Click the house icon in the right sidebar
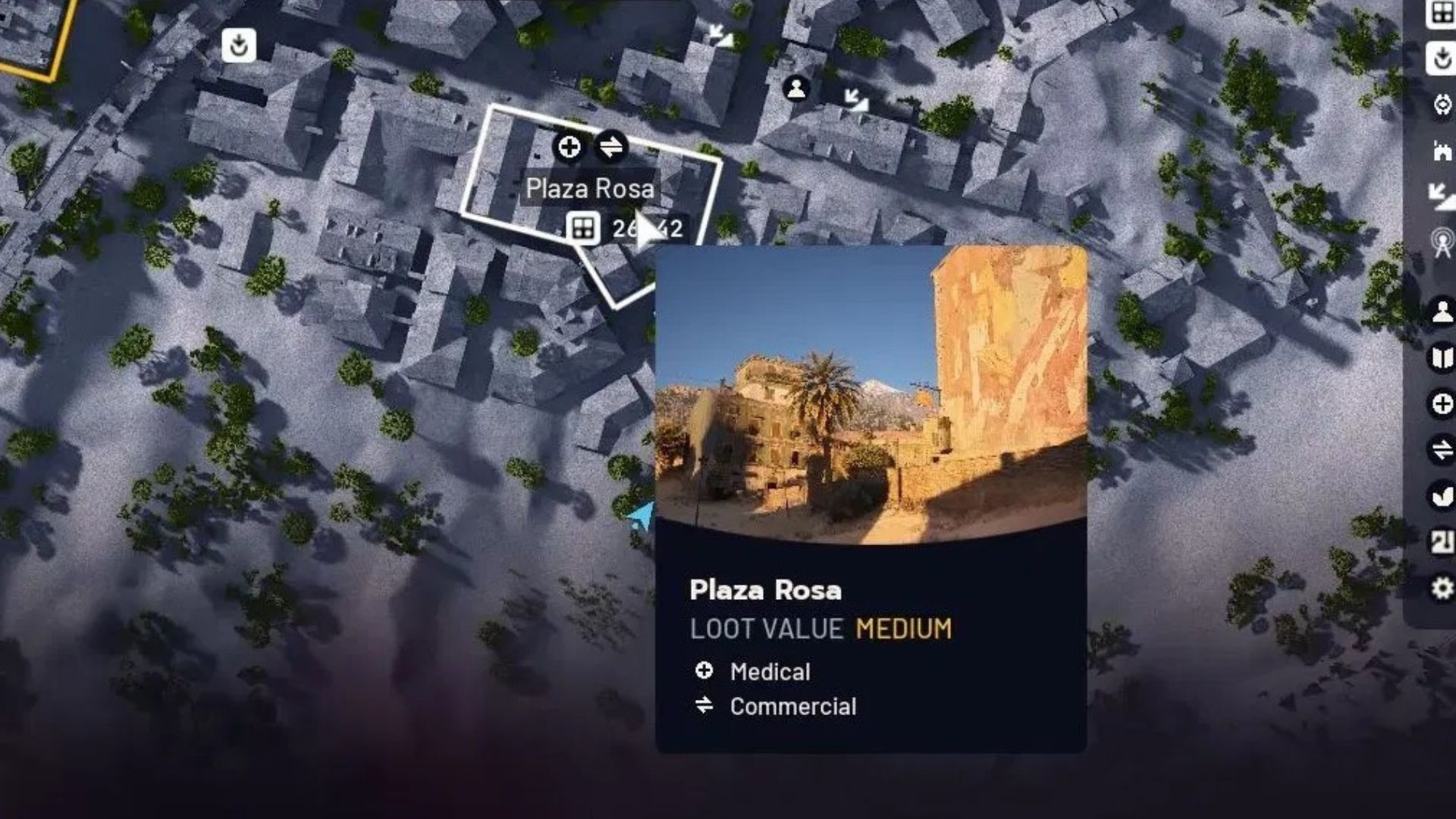Image resolution: width=1456 pixels, height=819 pixels. pyautogui.click(x=1443, y=152)
